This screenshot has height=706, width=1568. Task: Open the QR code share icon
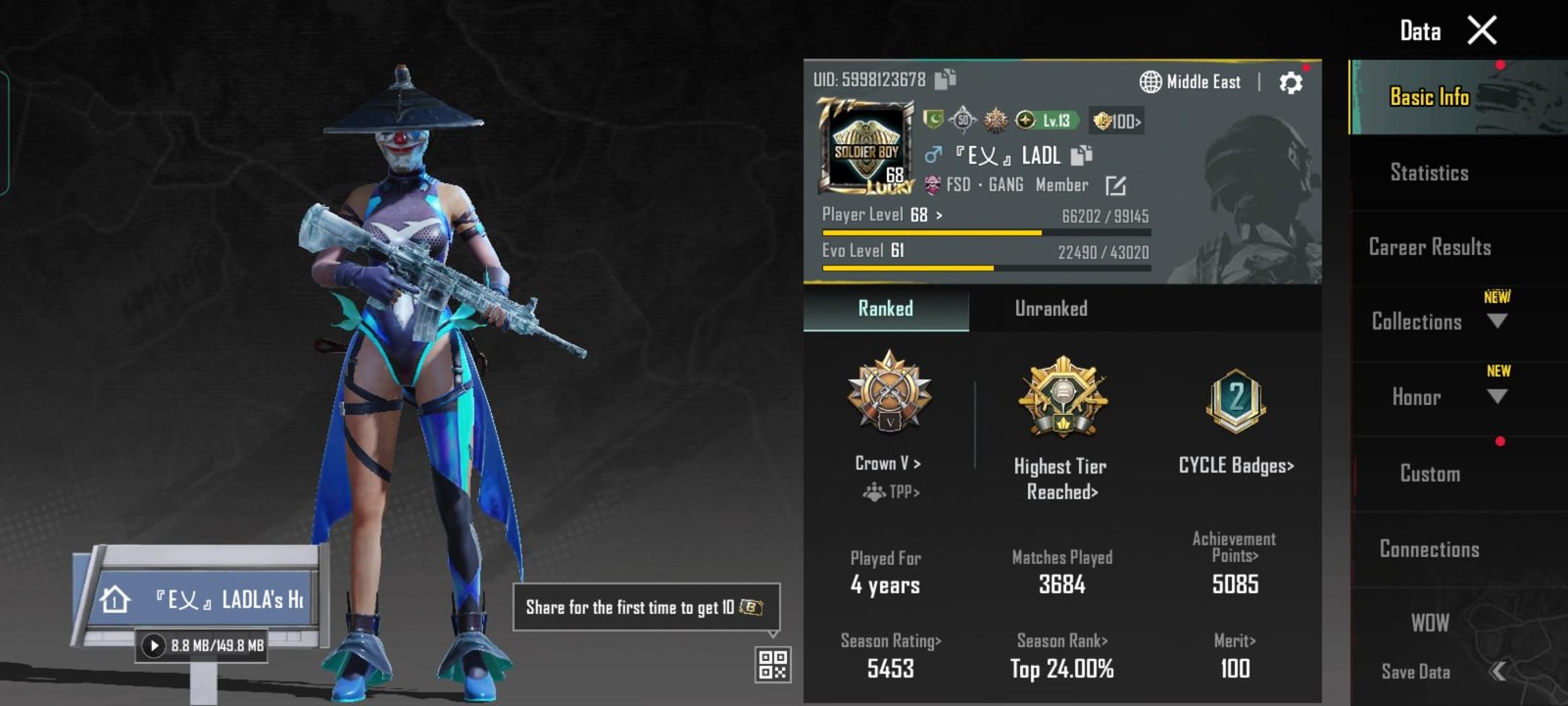click(772, 664)
